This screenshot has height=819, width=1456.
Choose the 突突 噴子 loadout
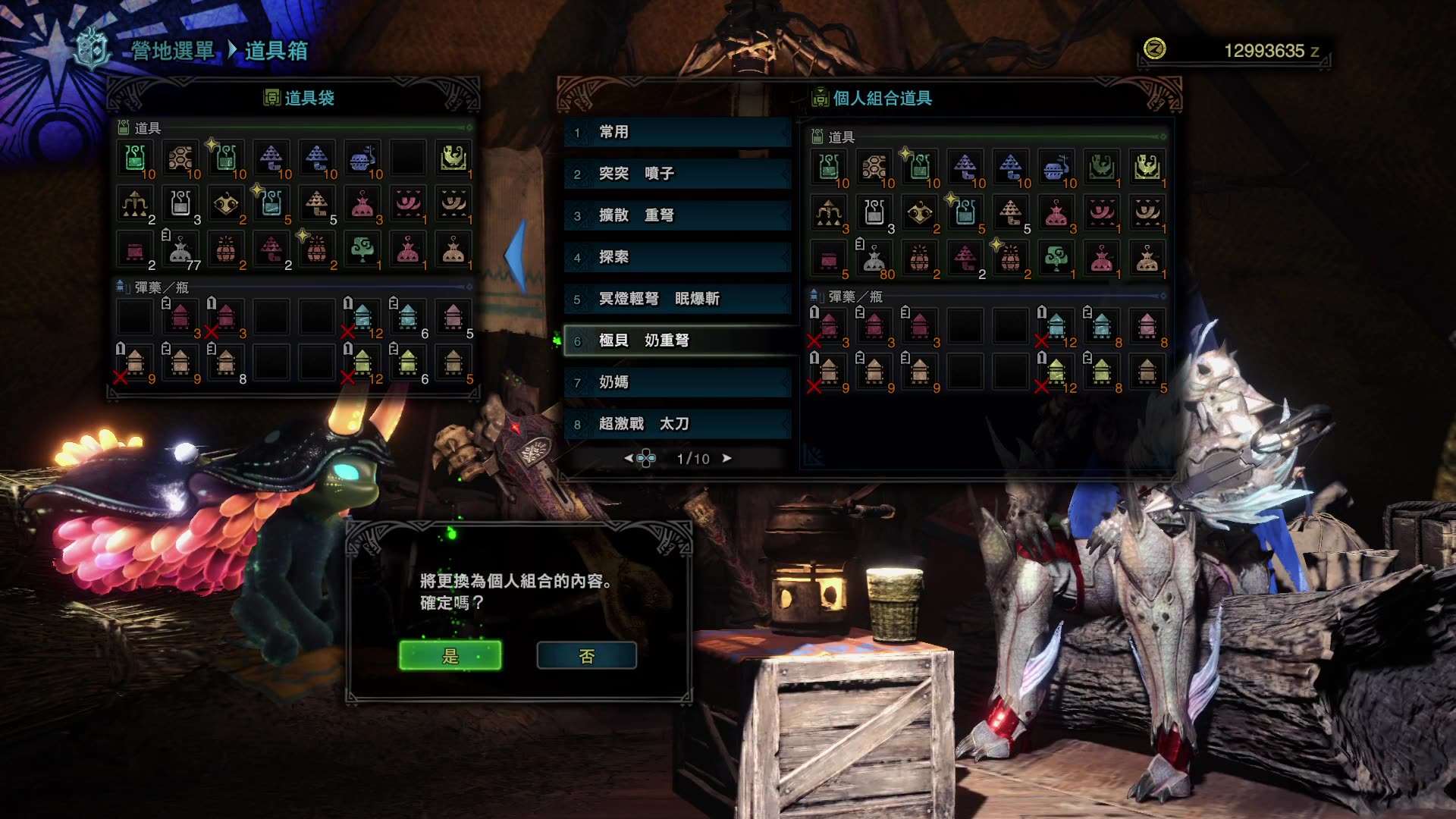coord(677,174)
